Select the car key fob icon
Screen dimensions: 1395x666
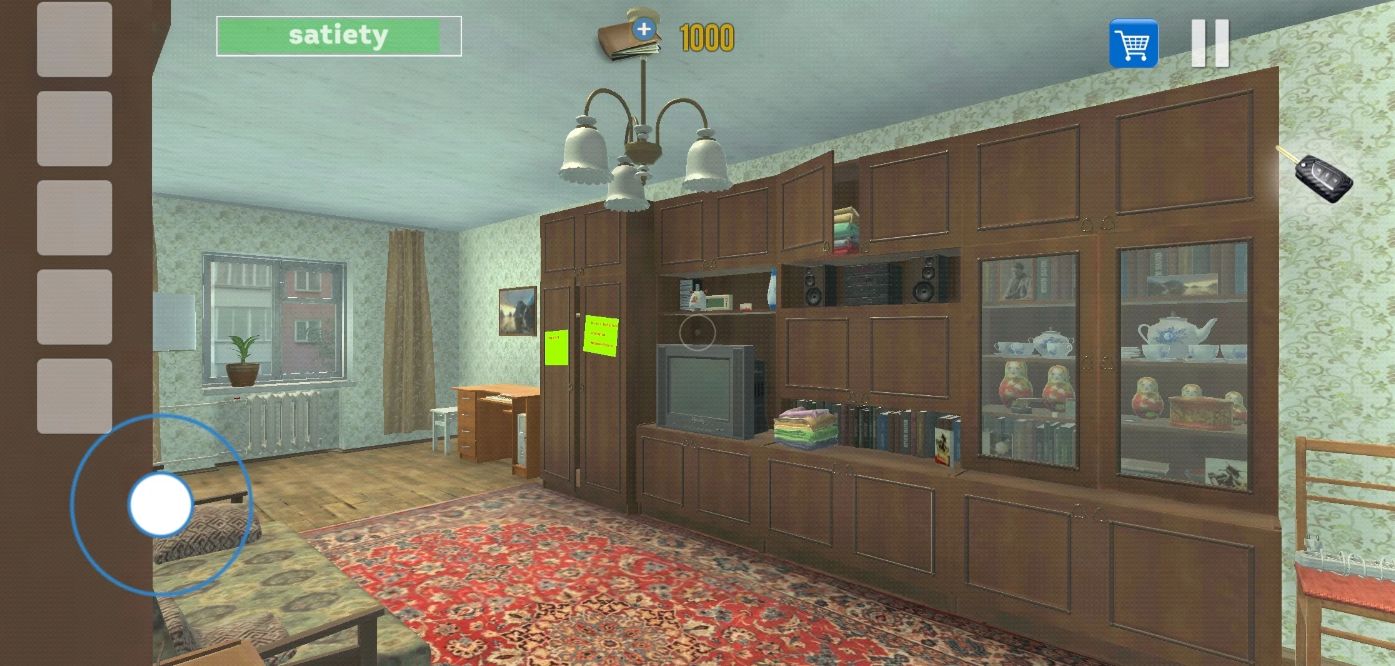pyautogui.click(x=1322, y=177)
